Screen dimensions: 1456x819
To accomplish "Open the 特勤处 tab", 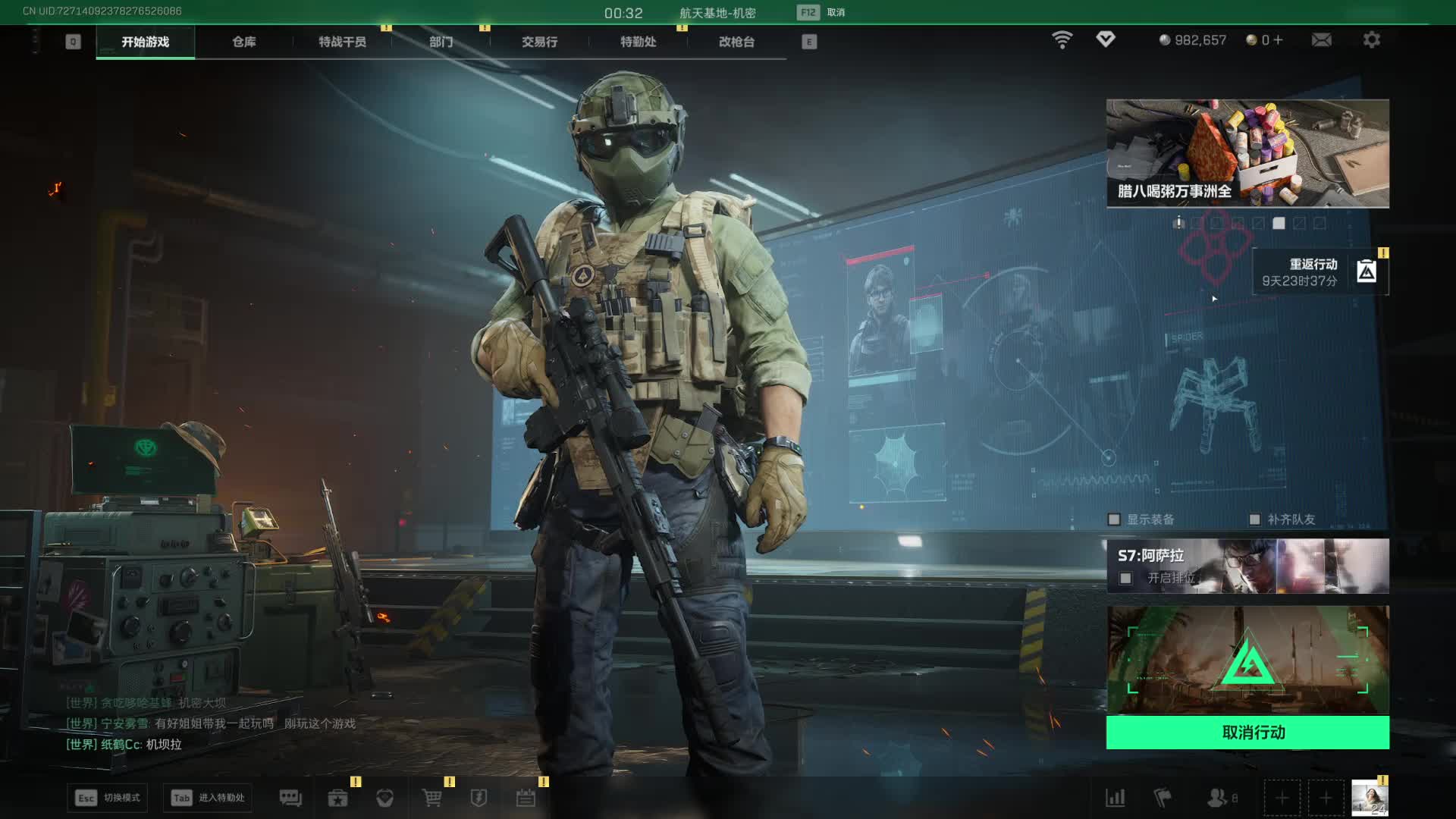I will (x=638, y=42).
